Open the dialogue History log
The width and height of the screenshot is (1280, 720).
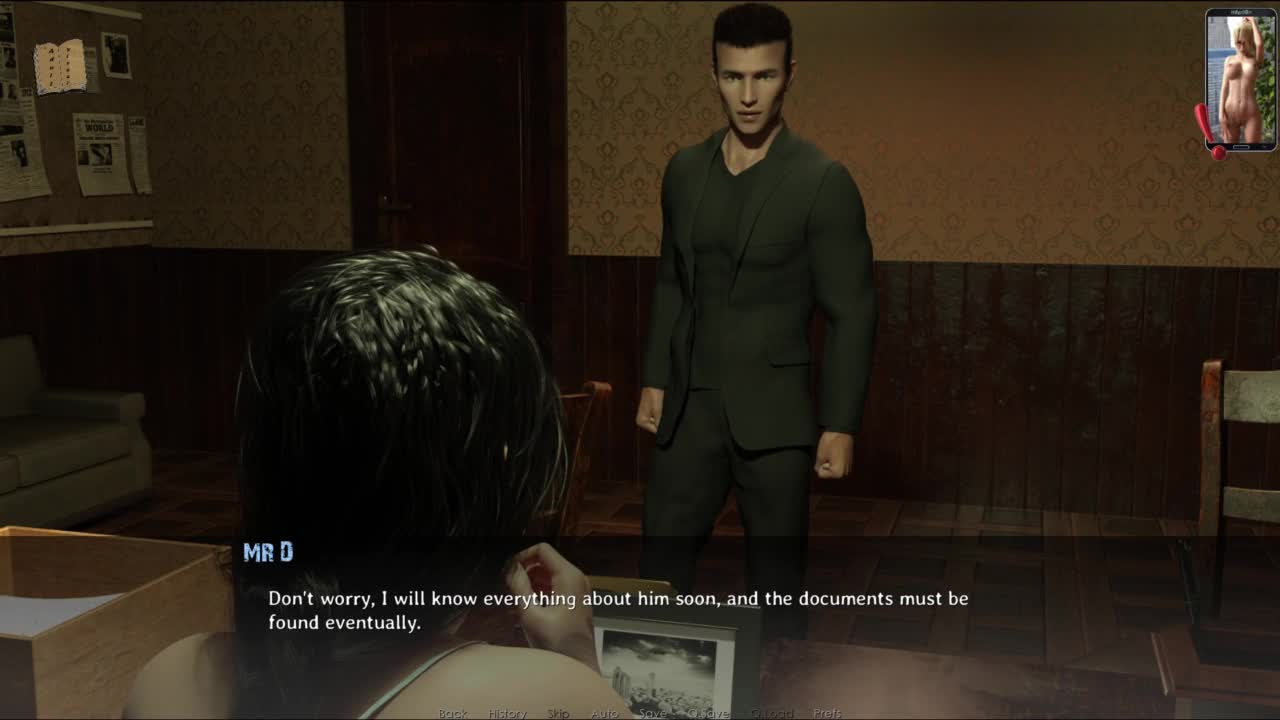pos(507,713)
